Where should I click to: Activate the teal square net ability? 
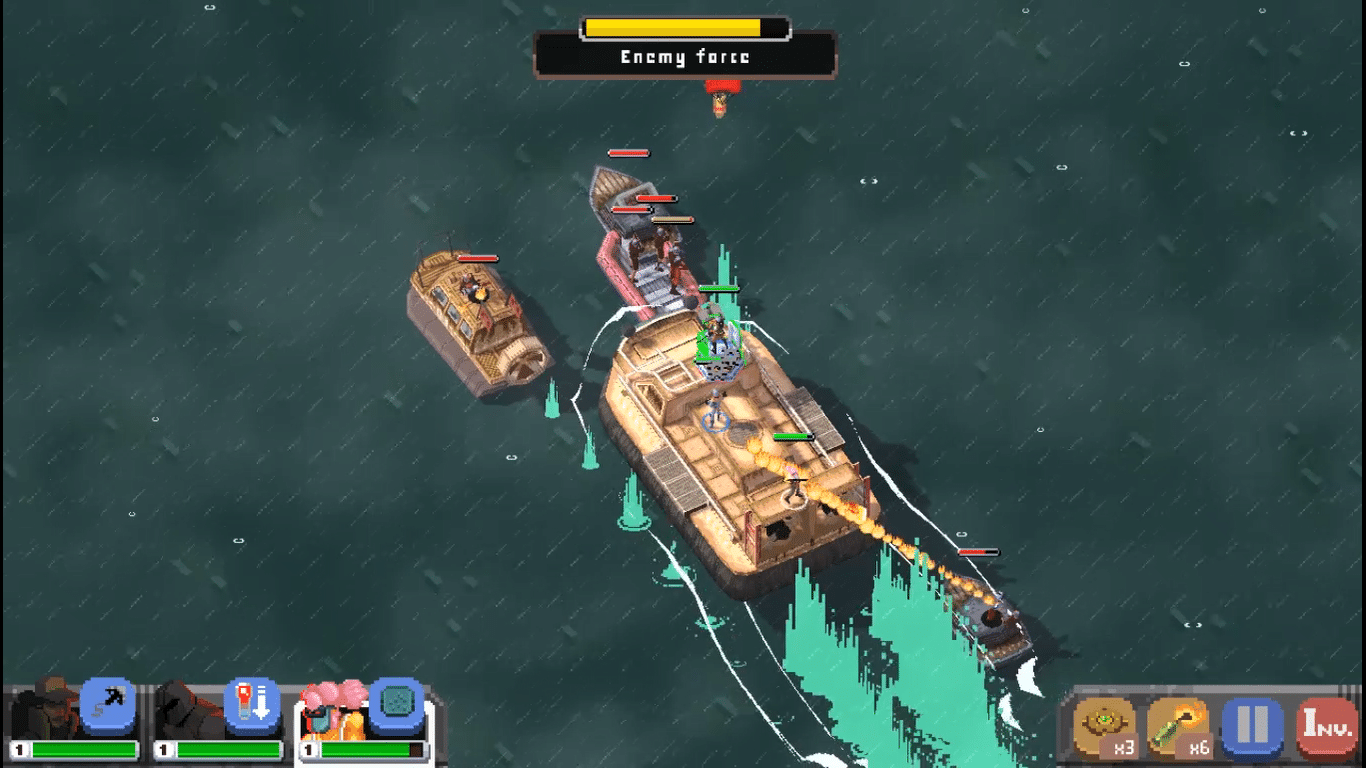click(x=397, y=704)
